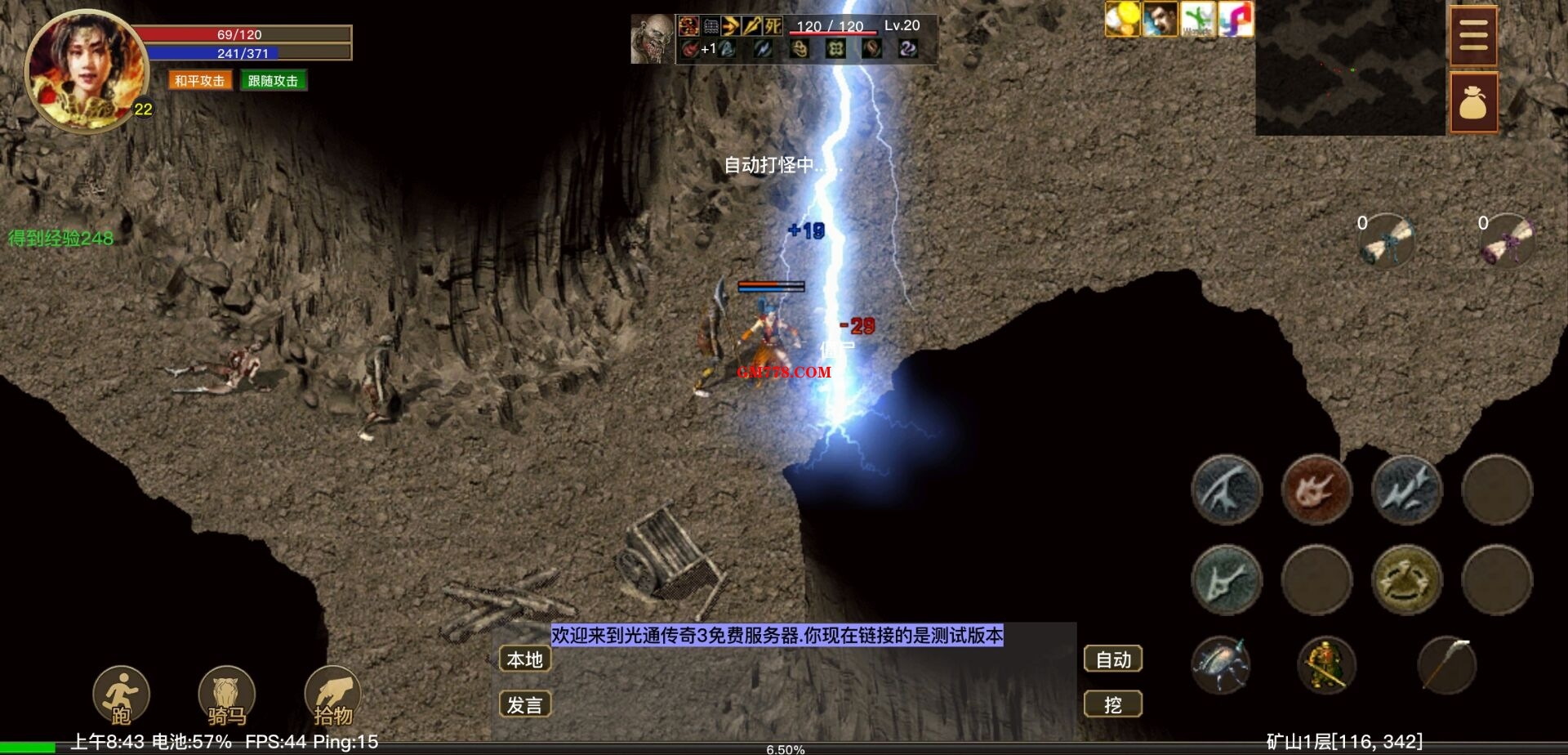Choose the white-tipped staff weapon slot
This screenshot has width=1568, height=755.
pyautogui.click(x=1446, y=665)
